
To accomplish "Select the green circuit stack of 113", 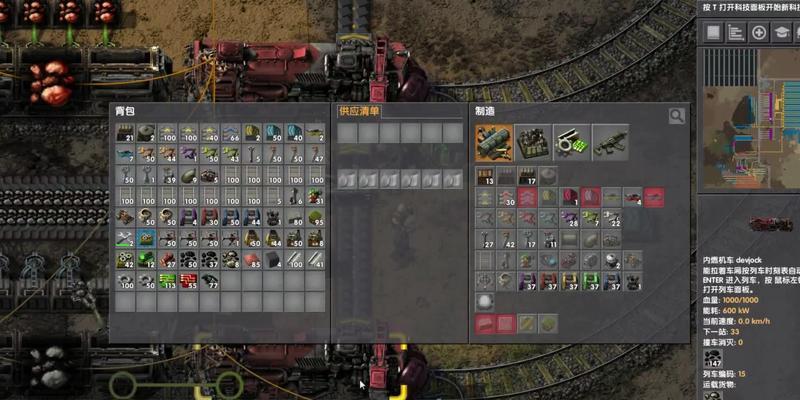I will click(168, 281).
